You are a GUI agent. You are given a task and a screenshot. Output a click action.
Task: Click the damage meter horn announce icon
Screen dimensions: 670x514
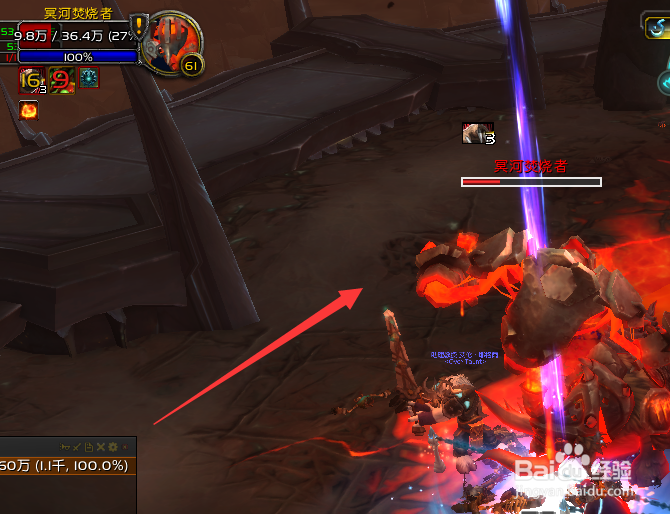tap(64, 446)
